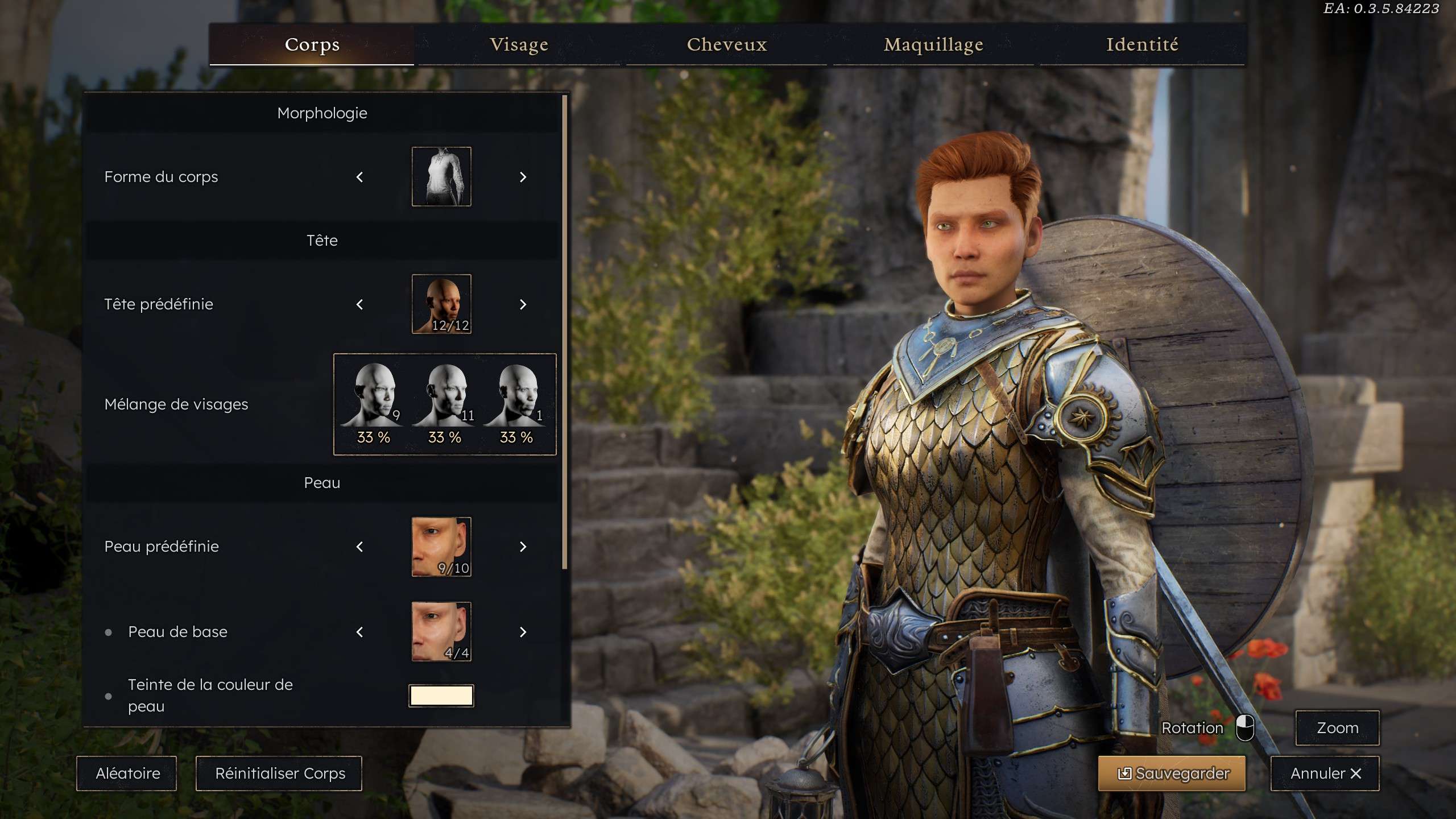The image size is (1456, 819).
Task: Switch to the Visage tab
Action: (519, 44)
